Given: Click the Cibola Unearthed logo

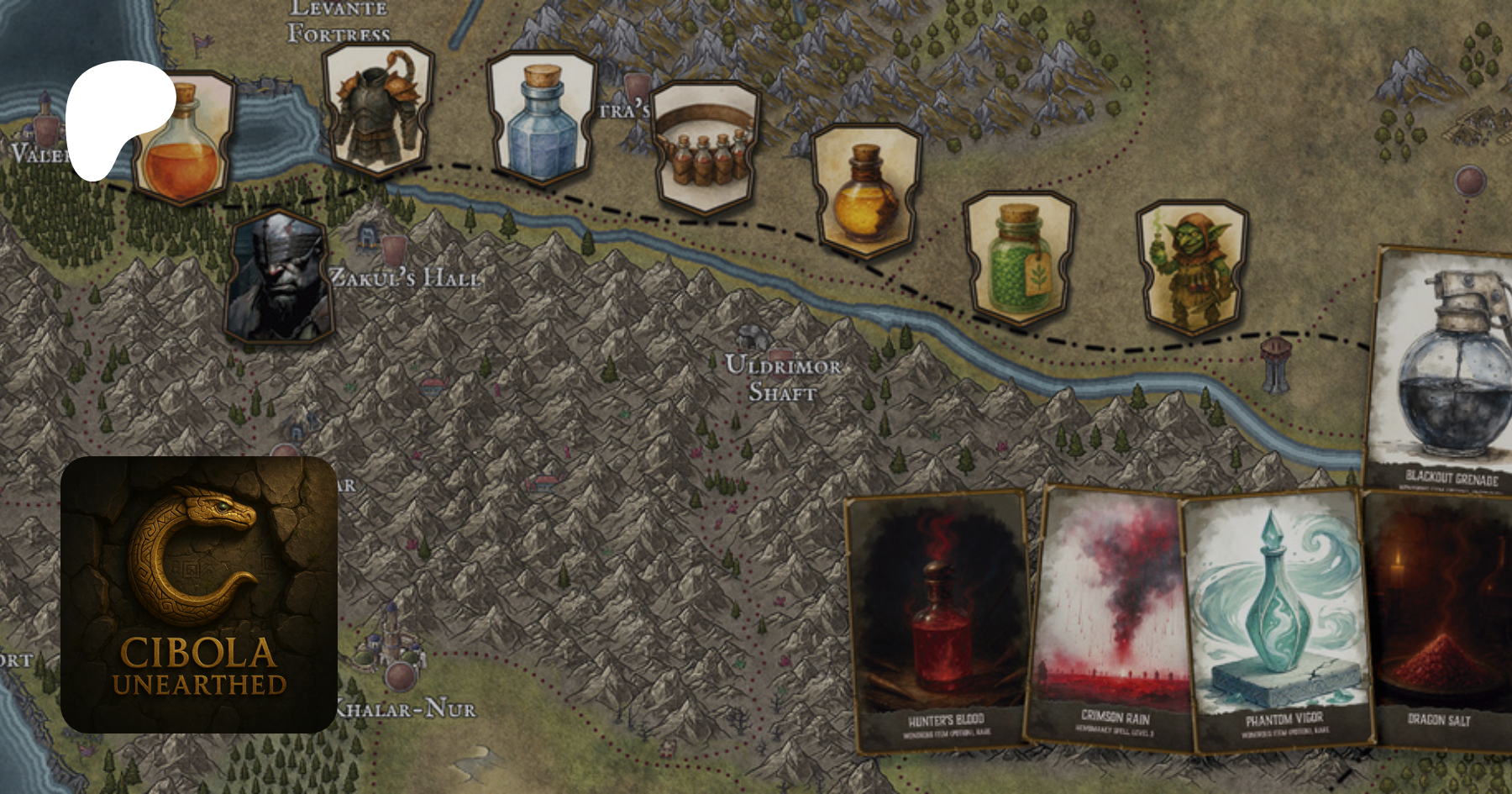Looking at the screenshot, I should [199, 595].
